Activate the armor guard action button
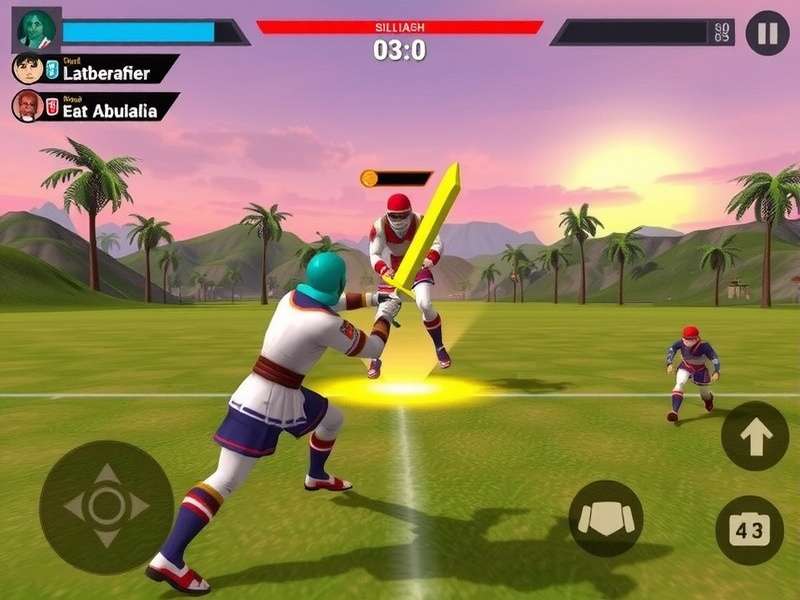 coord(606,518)
